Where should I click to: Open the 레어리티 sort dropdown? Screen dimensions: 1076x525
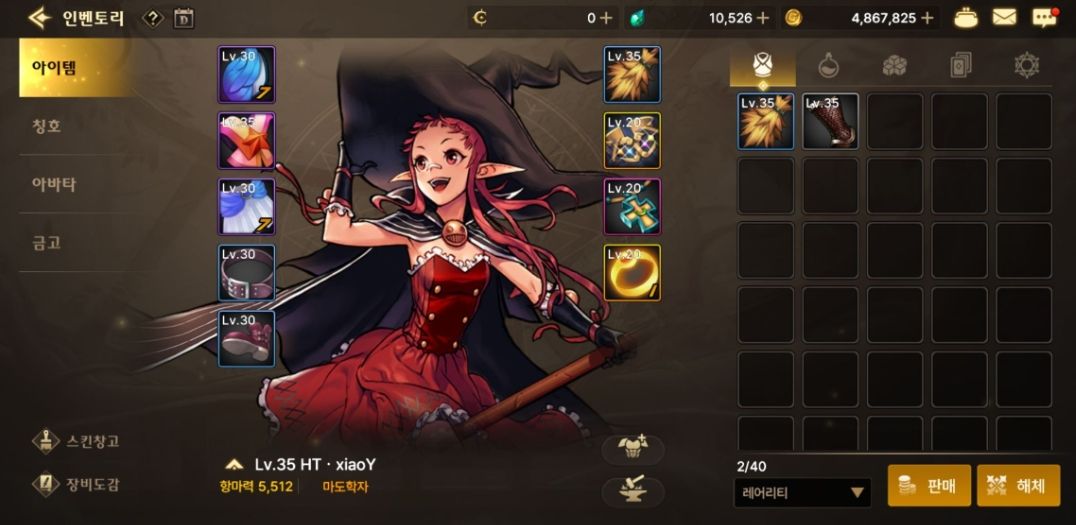(x=802, y=492)
